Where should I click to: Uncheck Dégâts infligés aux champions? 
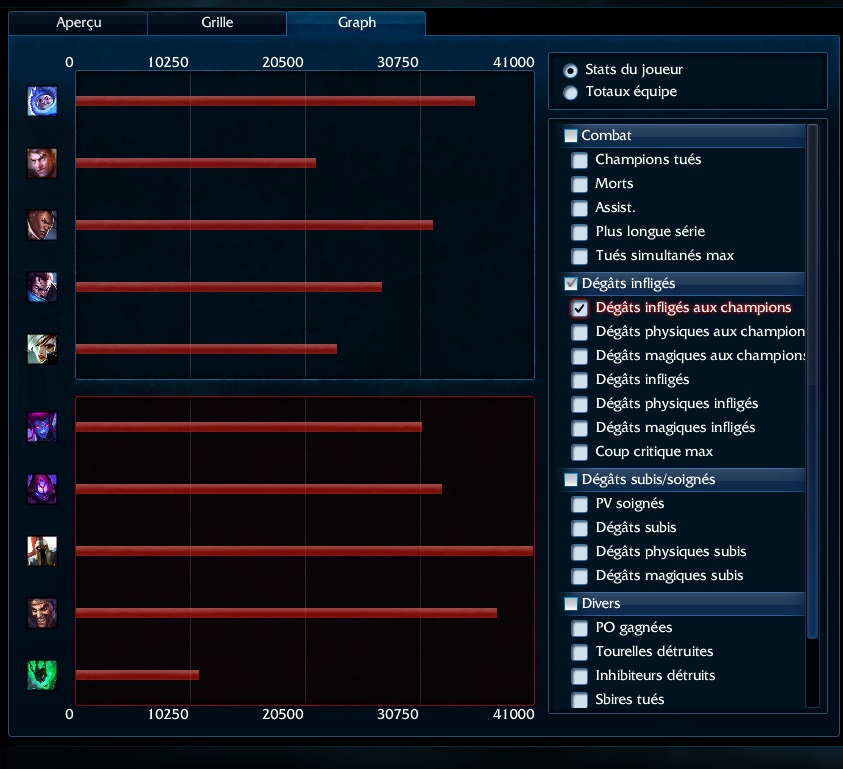(x=580, y=308)
